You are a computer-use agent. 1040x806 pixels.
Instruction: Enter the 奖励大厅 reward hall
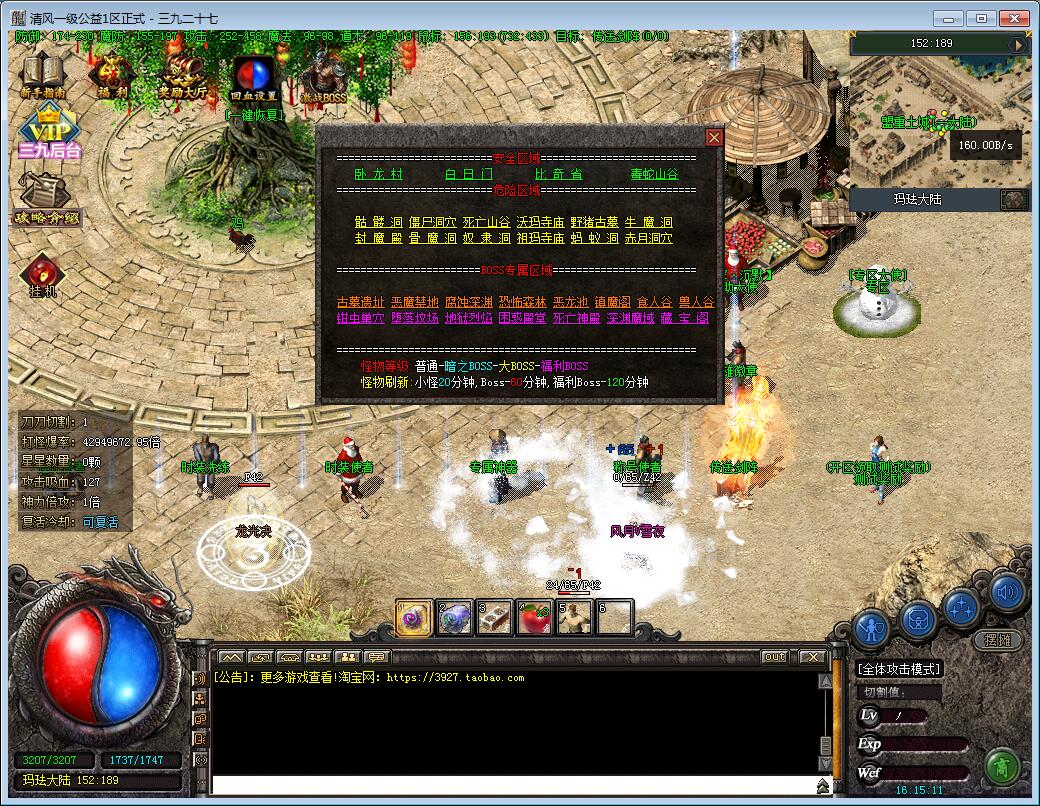point(182,76)
